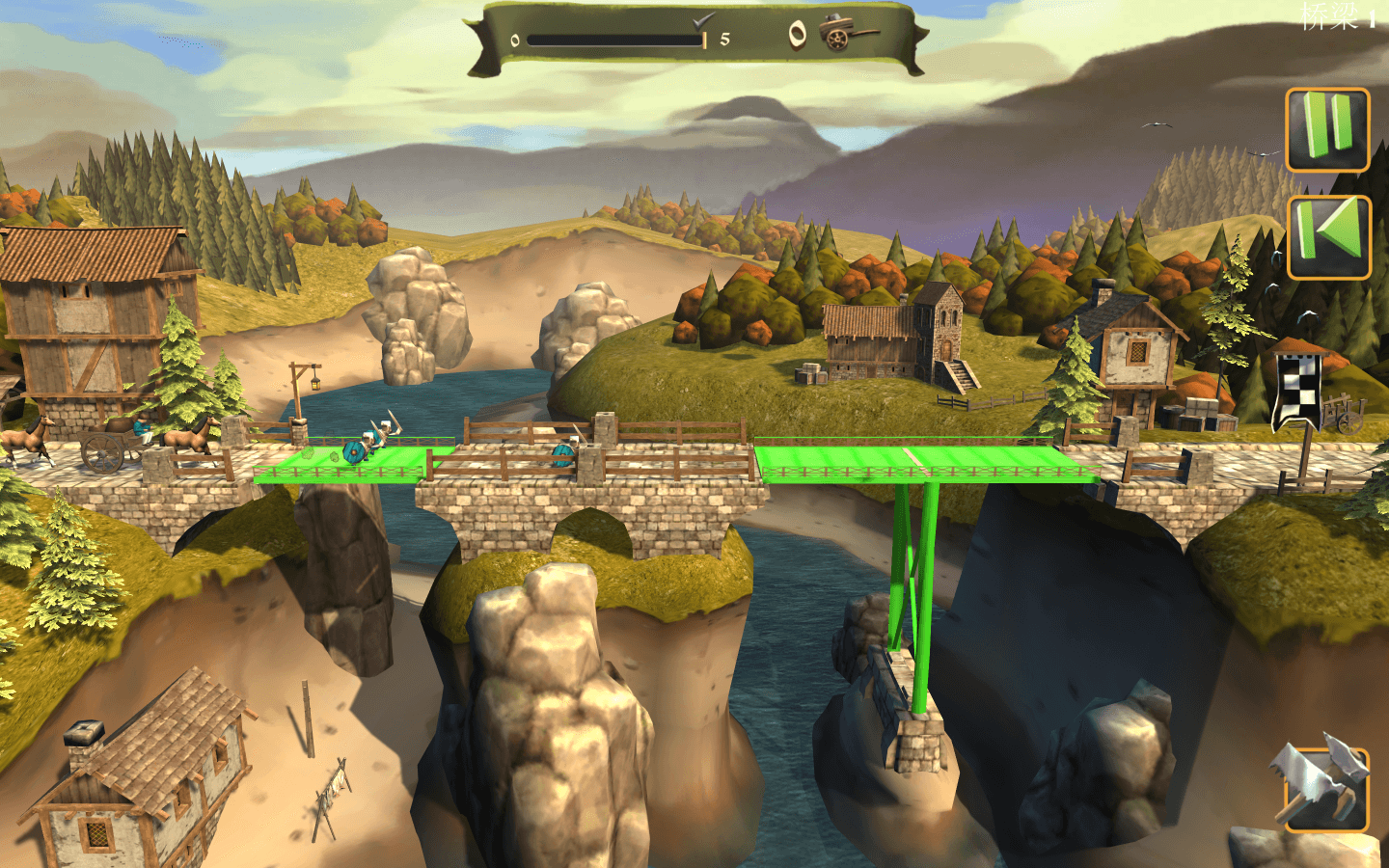This screenshot has width=1389, height=868.
Task: Pause the simulation with the green pause button
Action: pos(1327,130)
